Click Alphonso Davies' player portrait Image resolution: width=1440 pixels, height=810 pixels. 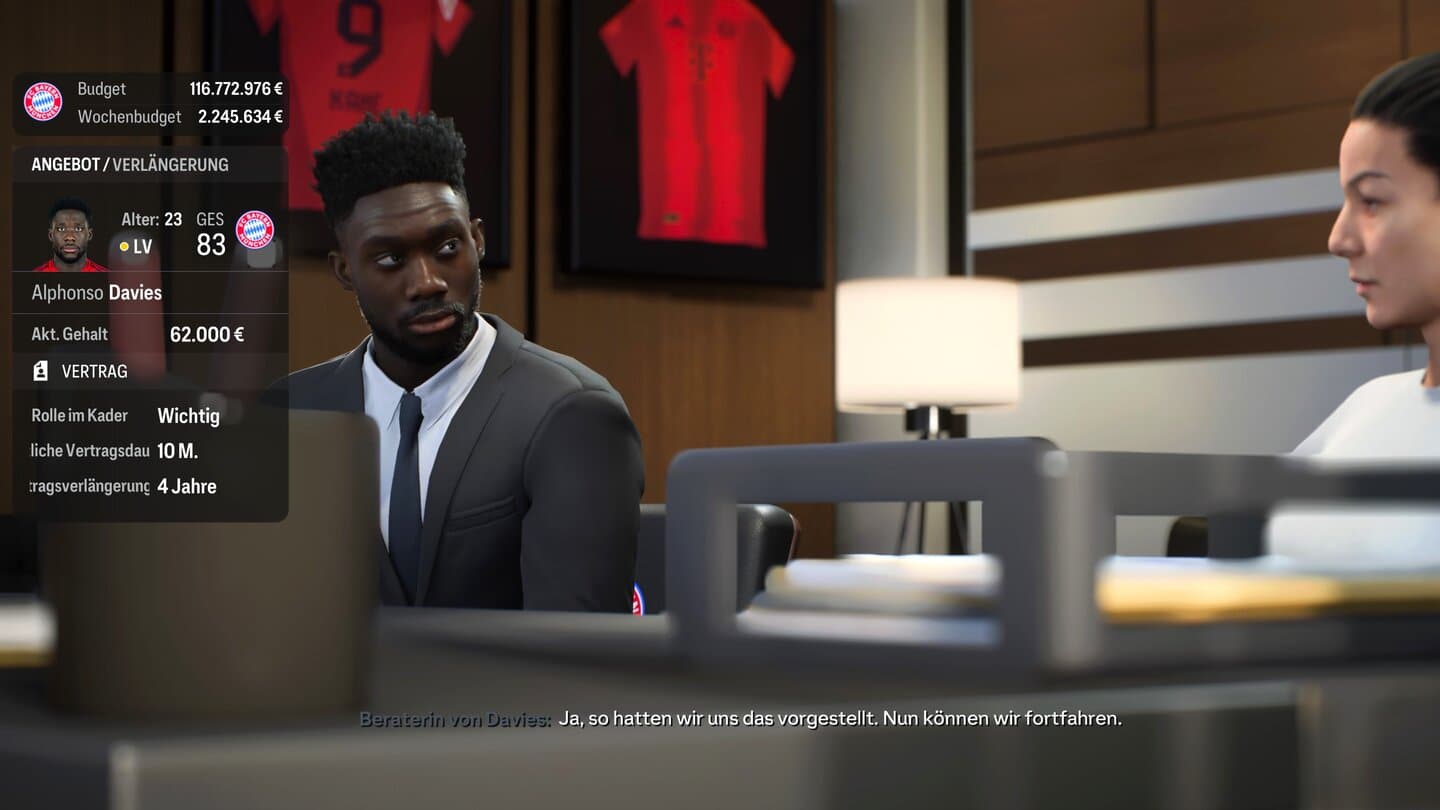[x=69, y=236]
